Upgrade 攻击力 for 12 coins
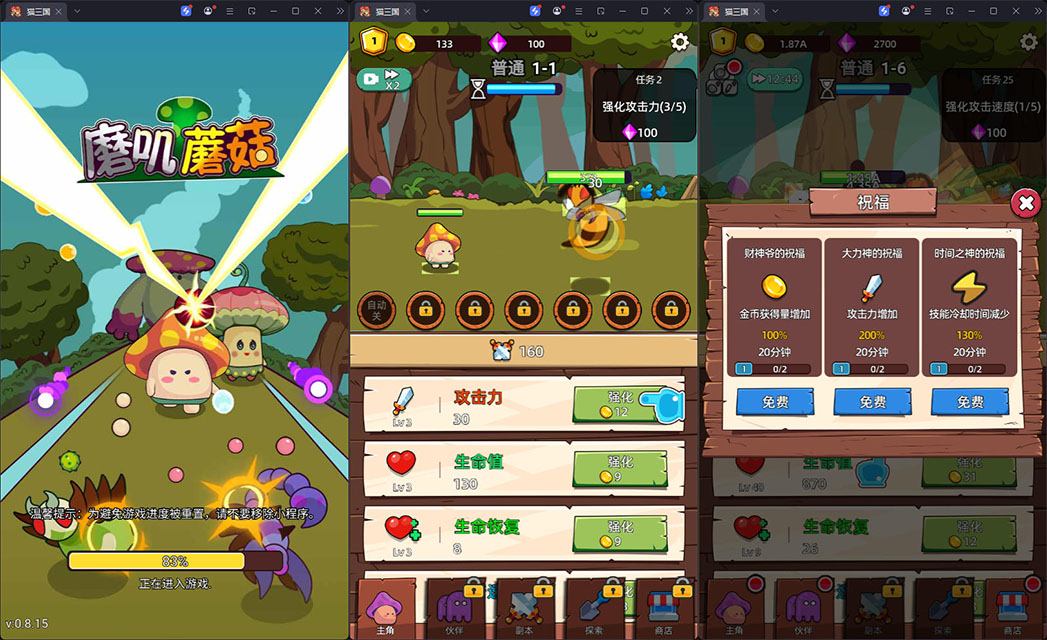This screenshot has width=1047, height=640. [620, 405]
